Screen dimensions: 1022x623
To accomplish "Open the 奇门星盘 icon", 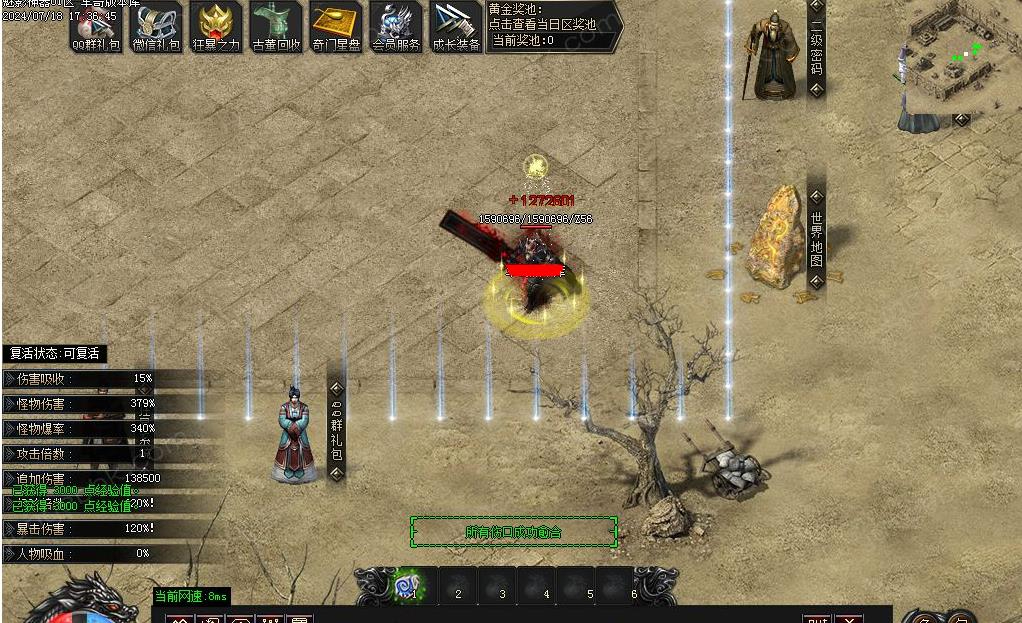I will tap(336, 26).
